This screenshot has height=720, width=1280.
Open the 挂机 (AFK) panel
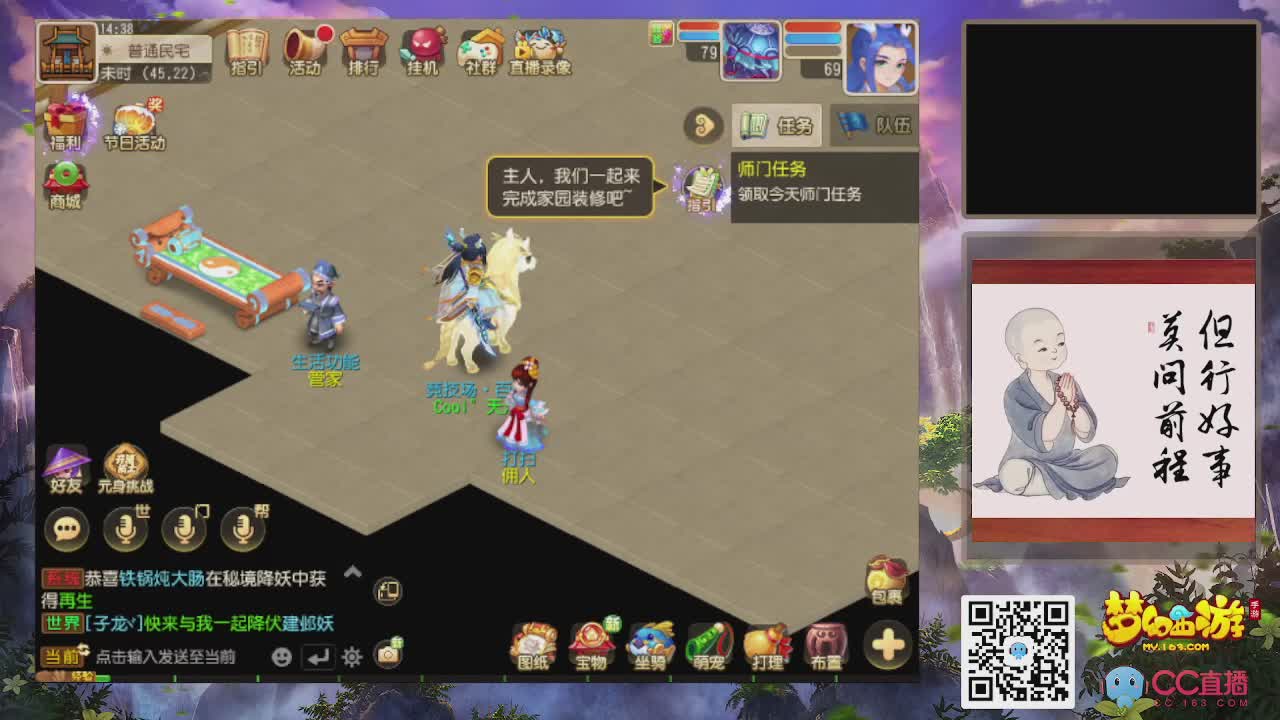[422, 47]
